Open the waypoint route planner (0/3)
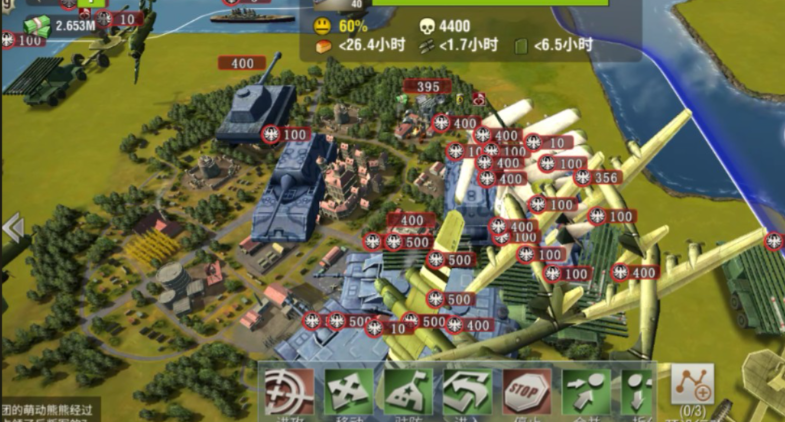This screenshot has height=422, width=785. point(692,388)
